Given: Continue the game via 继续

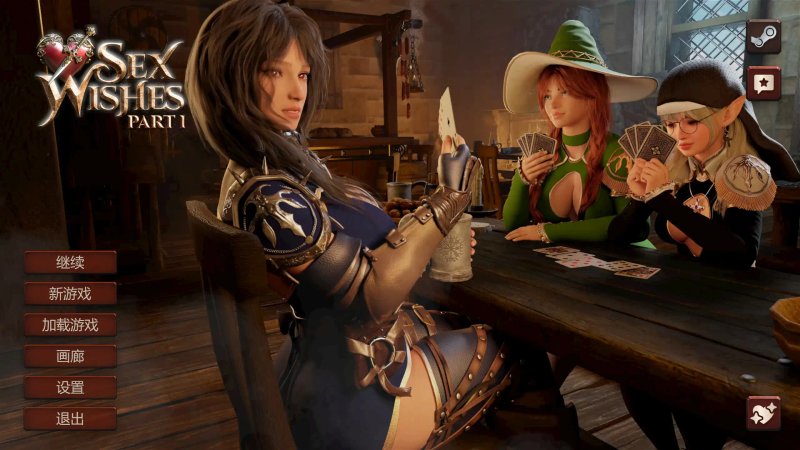Looking at the screenshot, I should pyautogui.click(x=70, y=263).
